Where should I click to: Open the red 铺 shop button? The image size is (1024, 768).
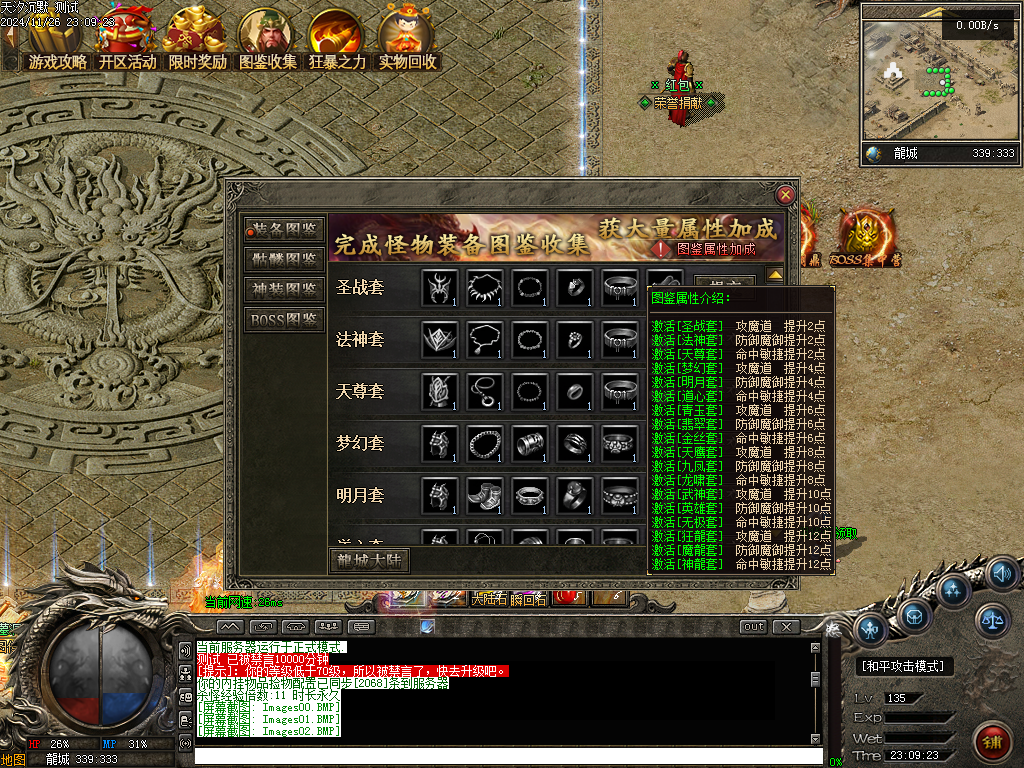pyautogui.click(x=993, y=742)
